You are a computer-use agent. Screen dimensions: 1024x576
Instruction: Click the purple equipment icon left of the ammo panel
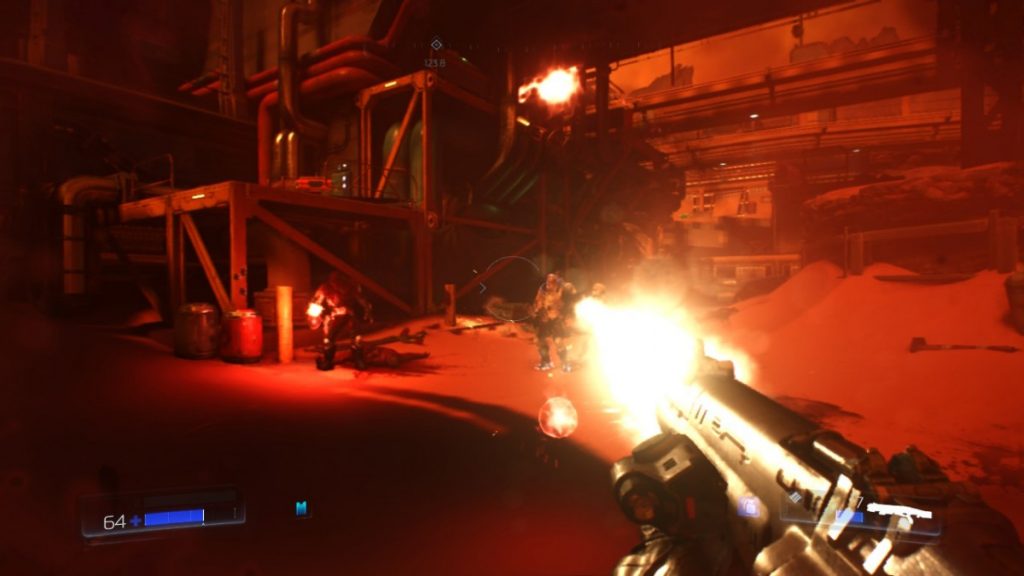[748, 507]
